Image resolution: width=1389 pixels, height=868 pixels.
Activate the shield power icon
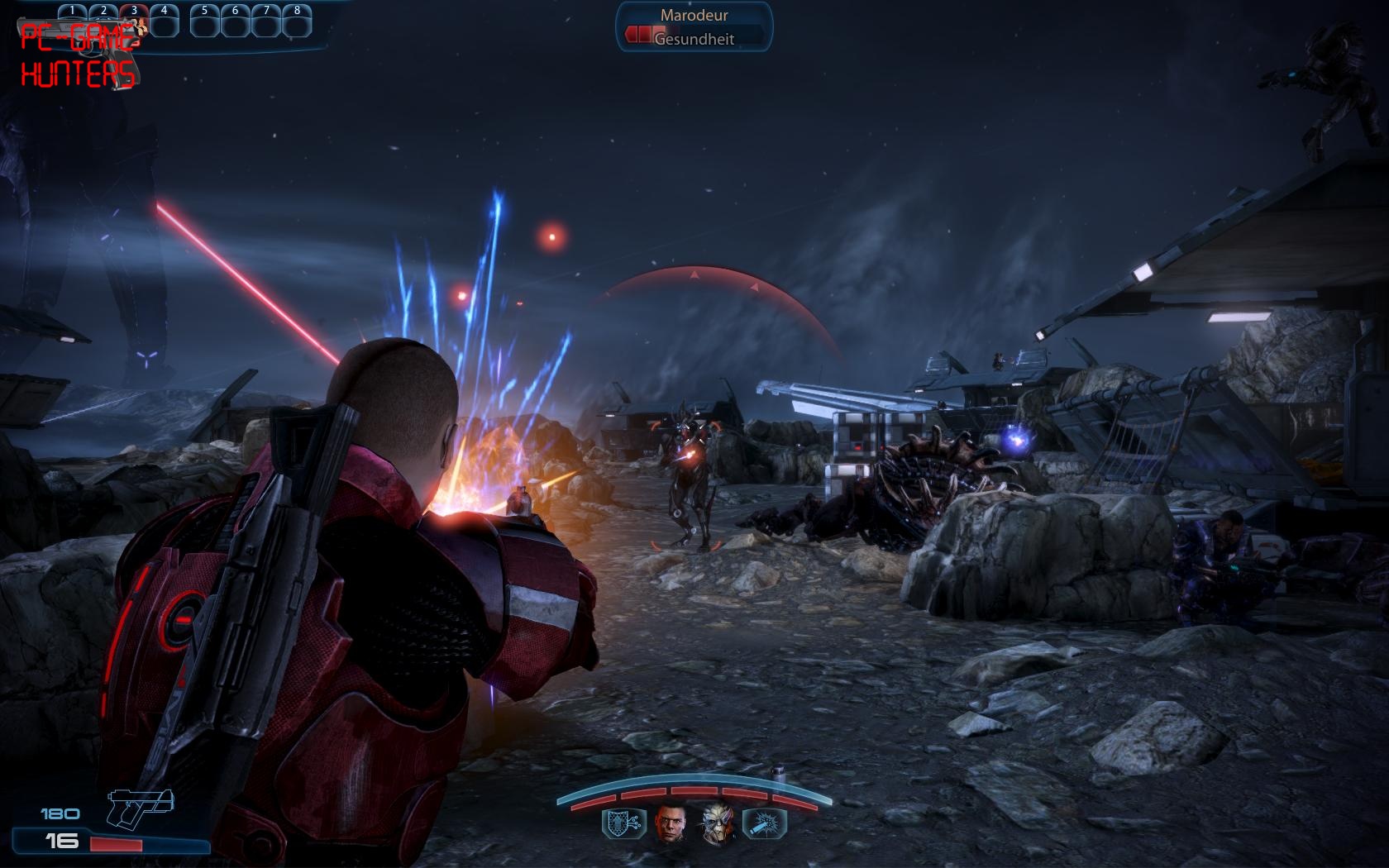point(624,824)
